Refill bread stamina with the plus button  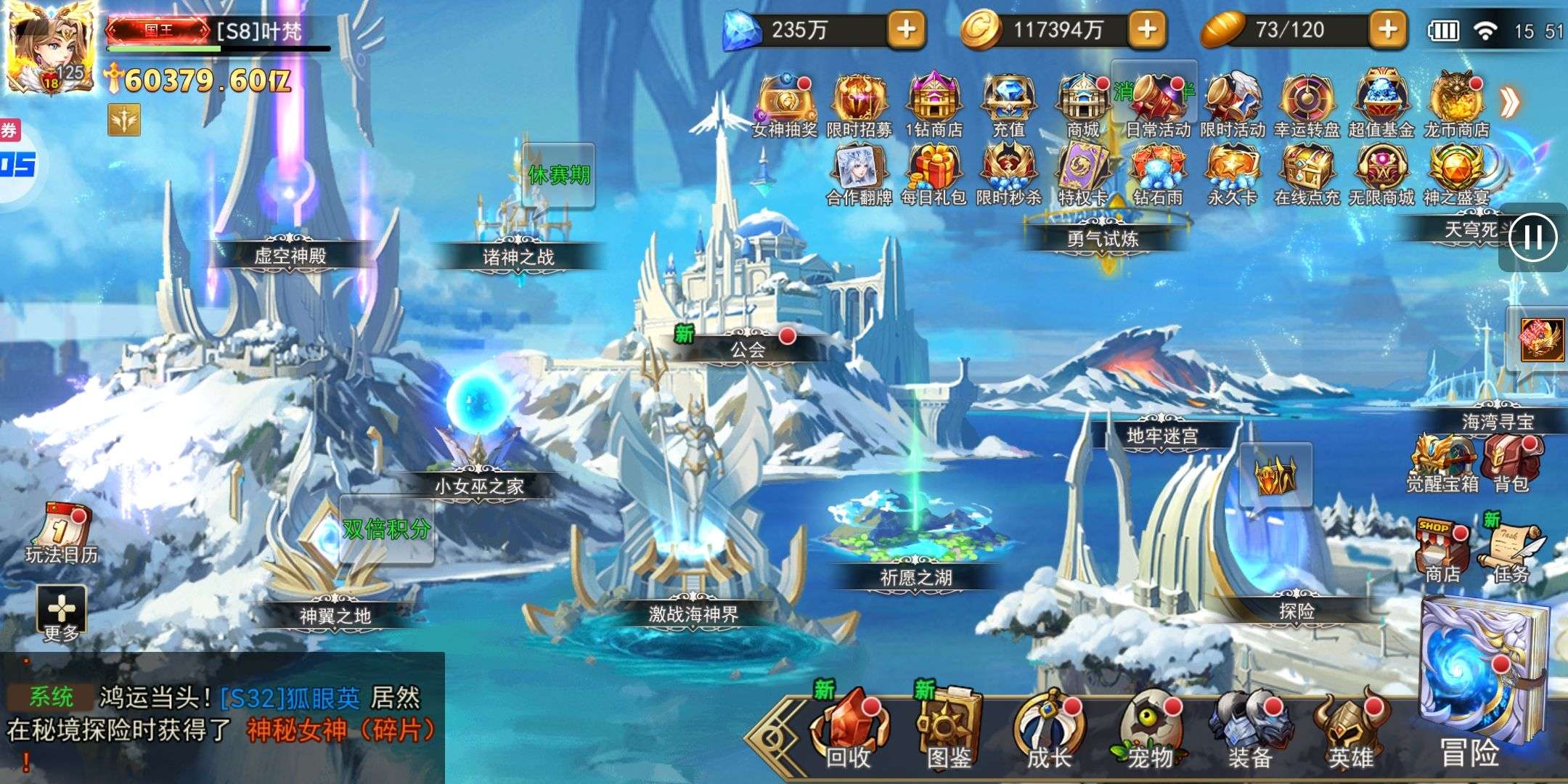click(x=1387, y=30)
